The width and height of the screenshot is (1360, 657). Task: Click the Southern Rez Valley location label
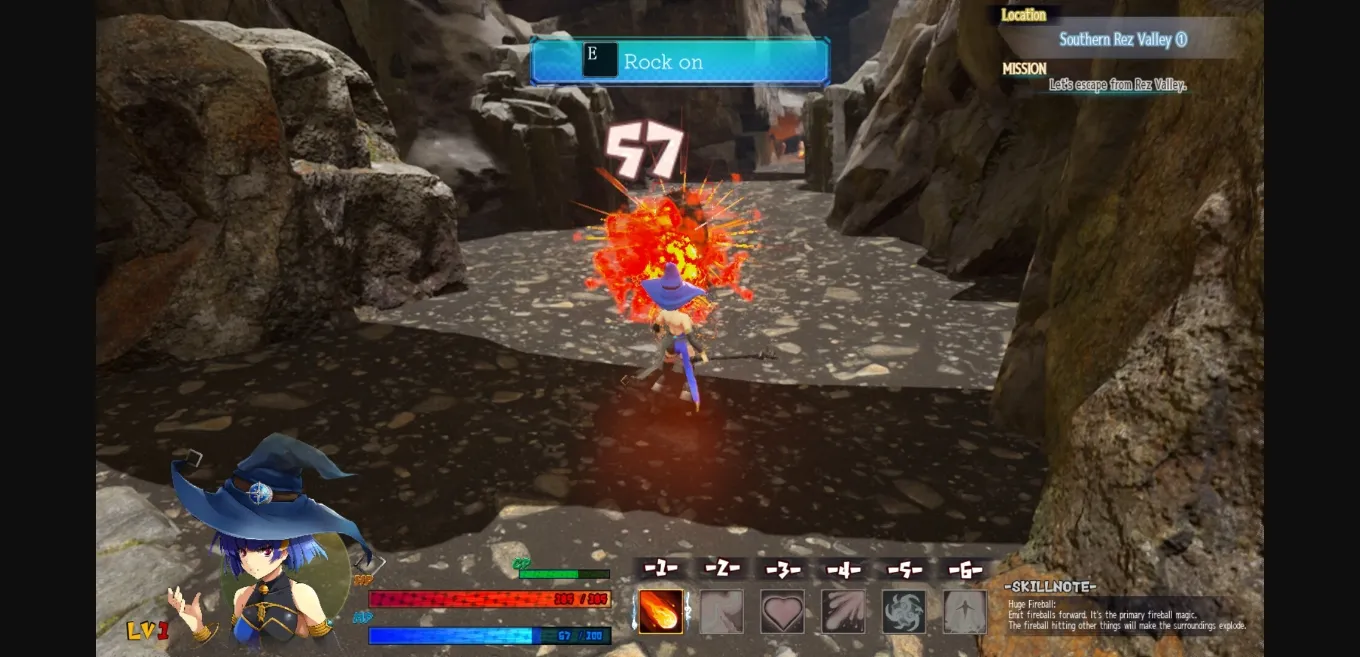point(1122,40)
